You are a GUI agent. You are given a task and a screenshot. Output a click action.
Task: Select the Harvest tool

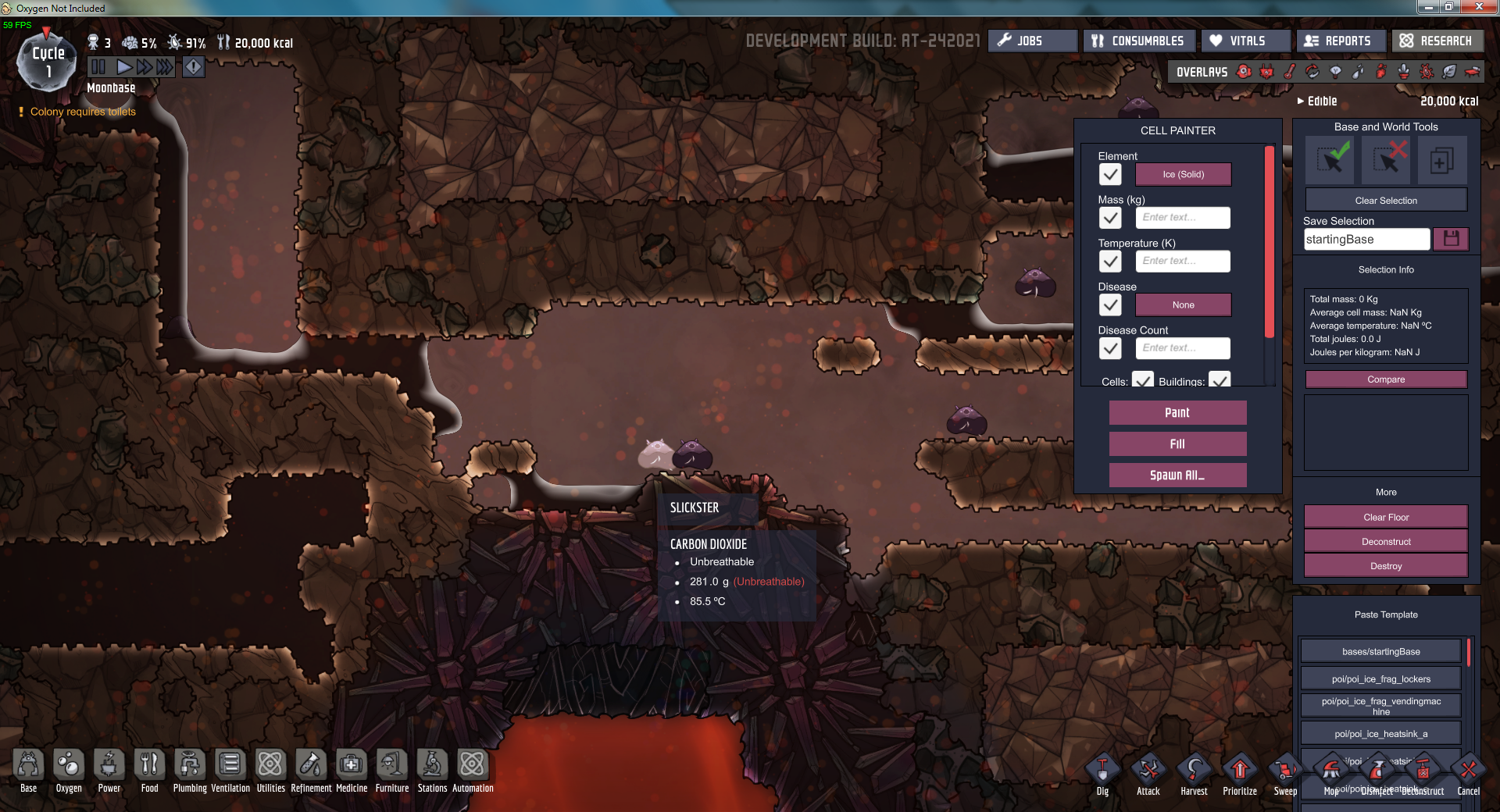(x=1195, y=769)
